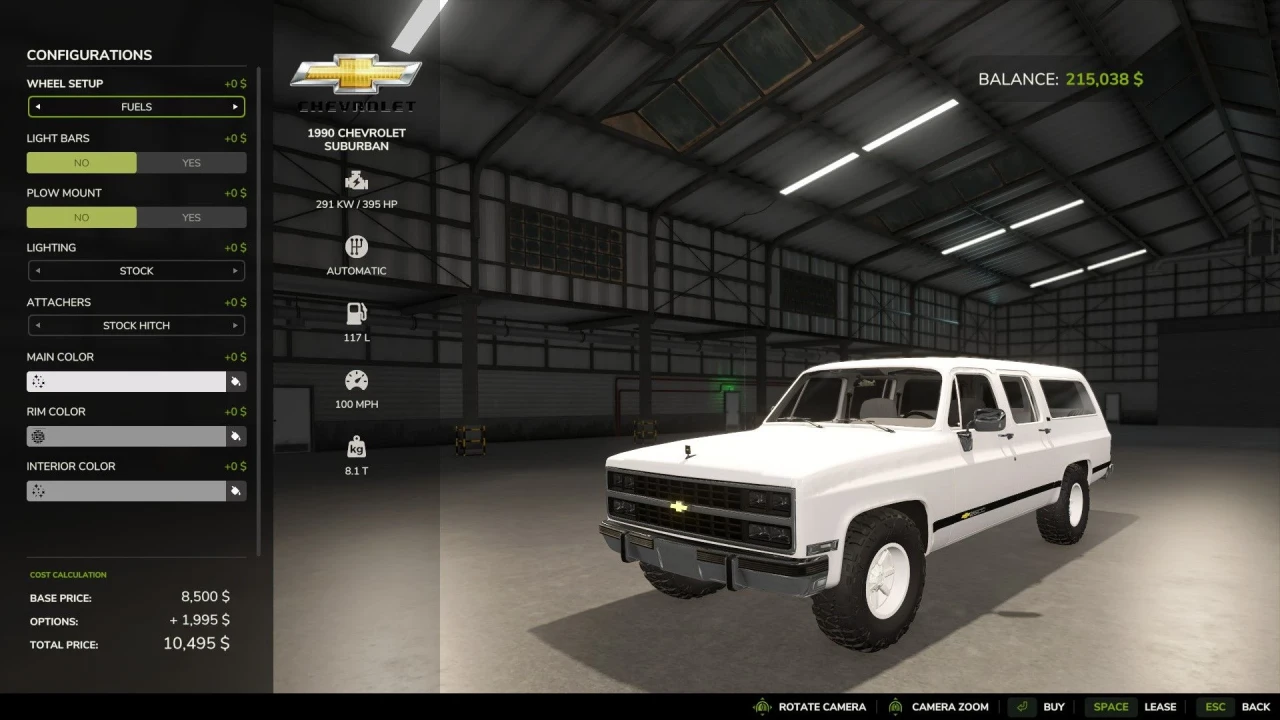This screenshot has width=1280, height=720.
Task: Click the automatic transmission icon
Action: (x=356, y=247)
